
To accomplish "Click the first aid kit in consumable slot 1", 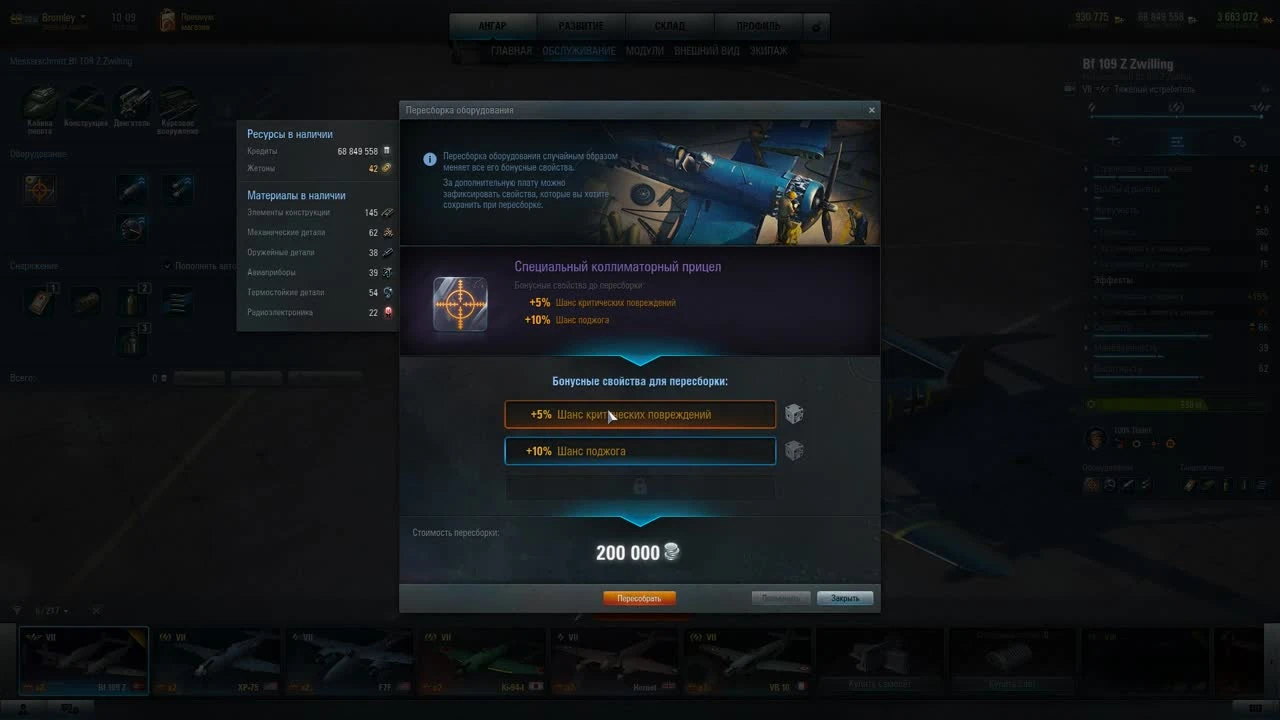I will click(x=38, y=301).
